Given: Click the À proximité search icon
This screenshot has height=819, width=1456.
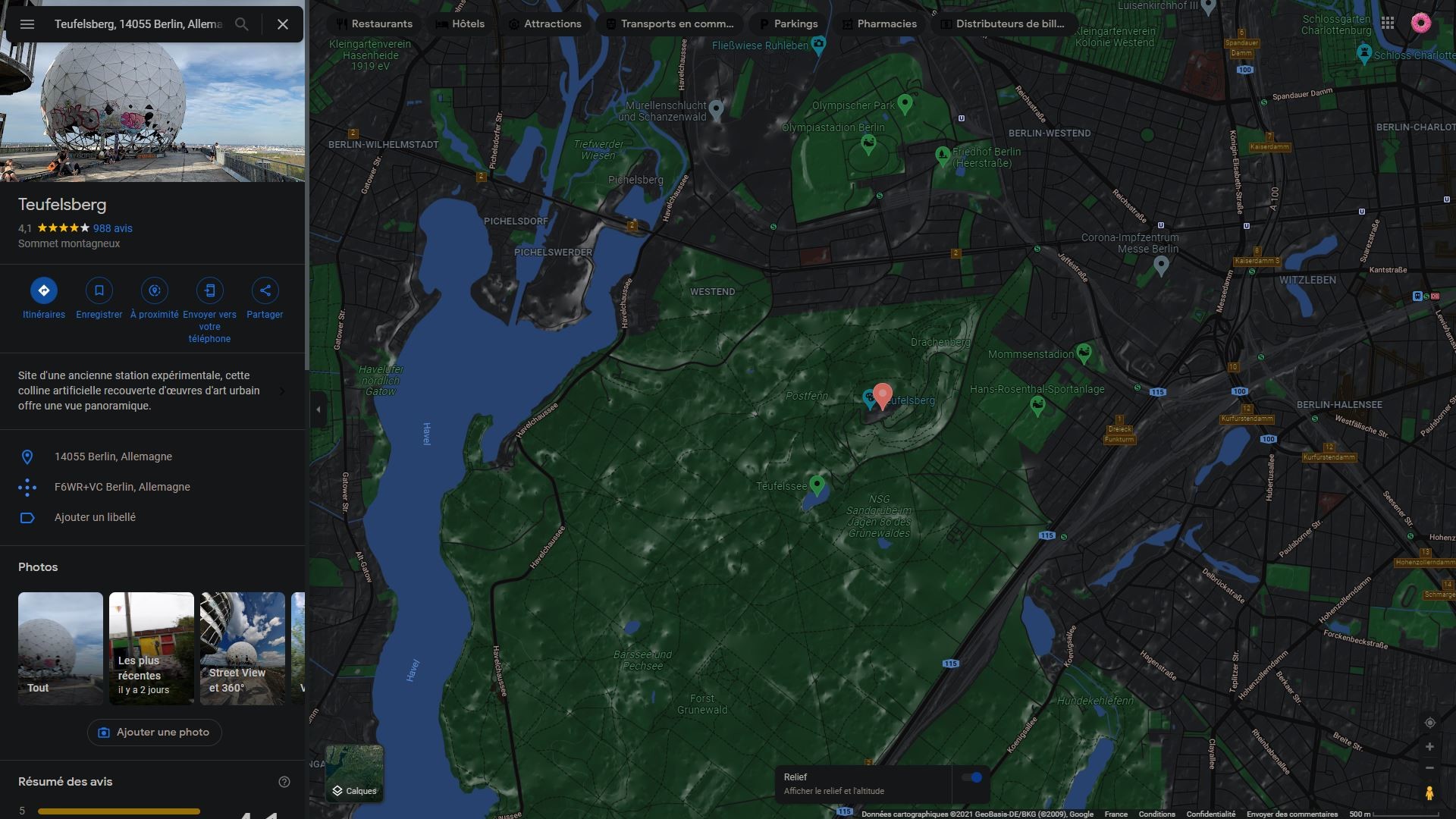Looking at the screenshot, I should (x=154, y=290).
